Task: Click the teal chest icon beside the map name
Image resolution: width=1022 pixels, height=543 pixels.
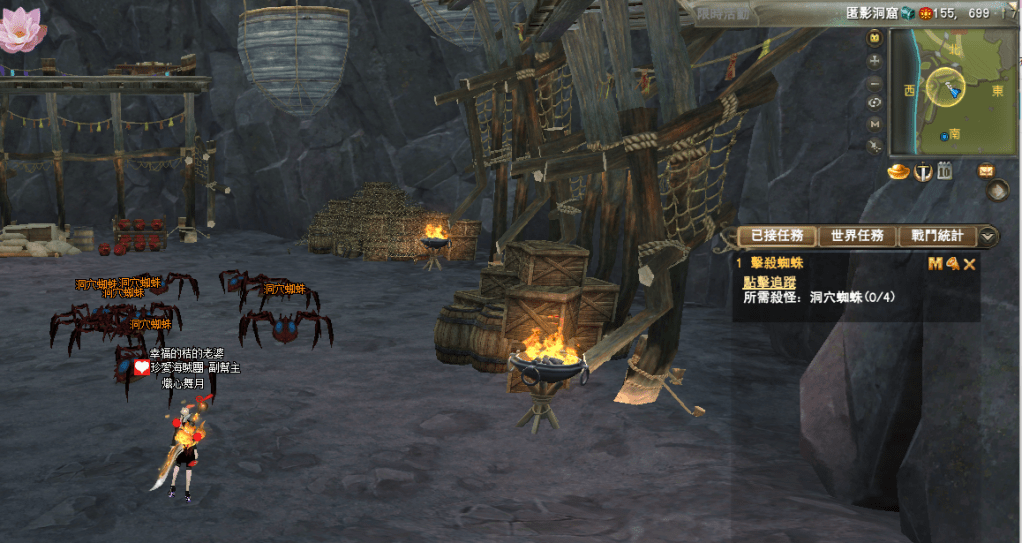Action: pyautogui.click(x=907, y=13)
